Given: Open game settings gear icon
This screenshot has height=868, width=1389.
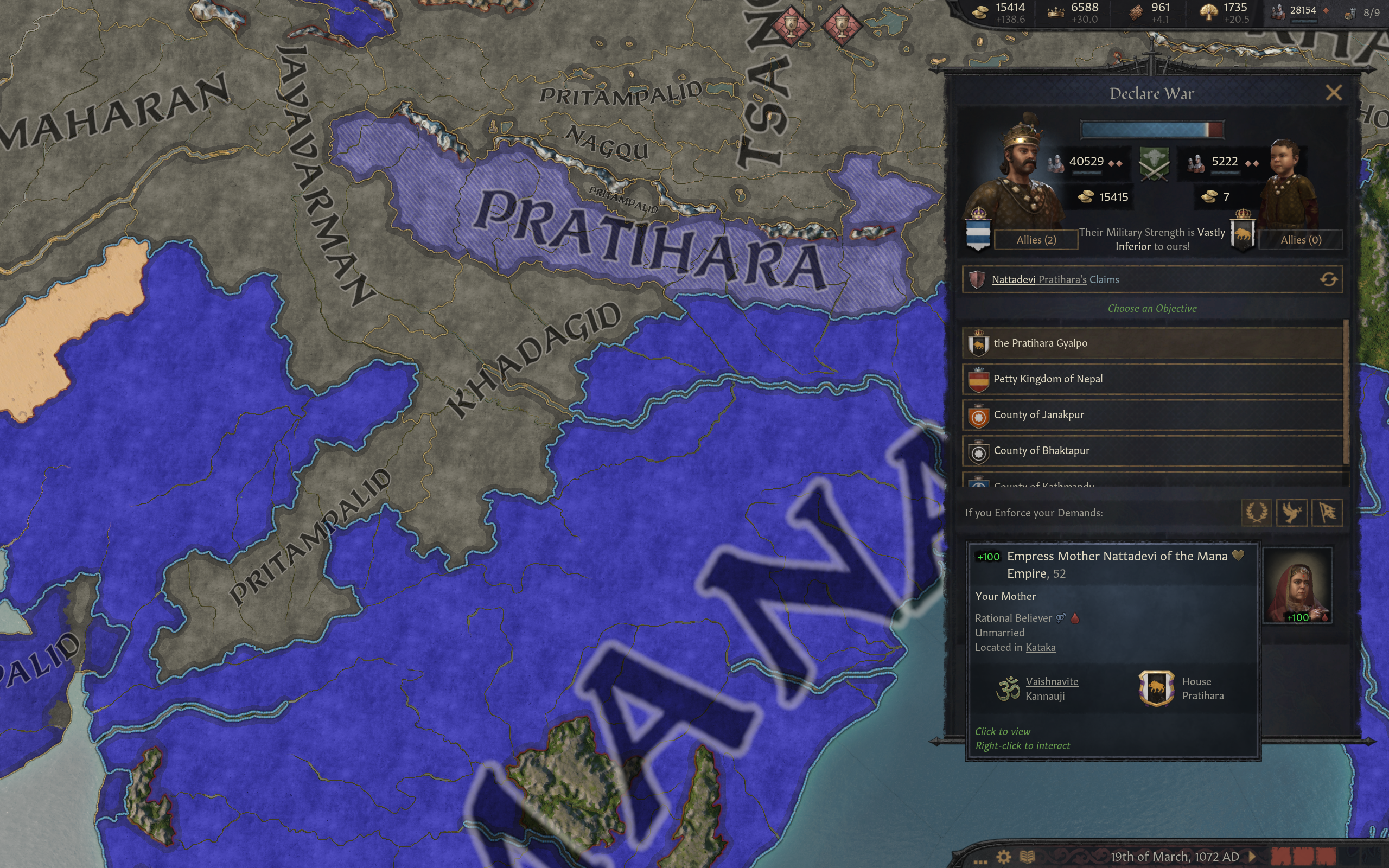Looking at the screenshot, I should click(1003, 857).
